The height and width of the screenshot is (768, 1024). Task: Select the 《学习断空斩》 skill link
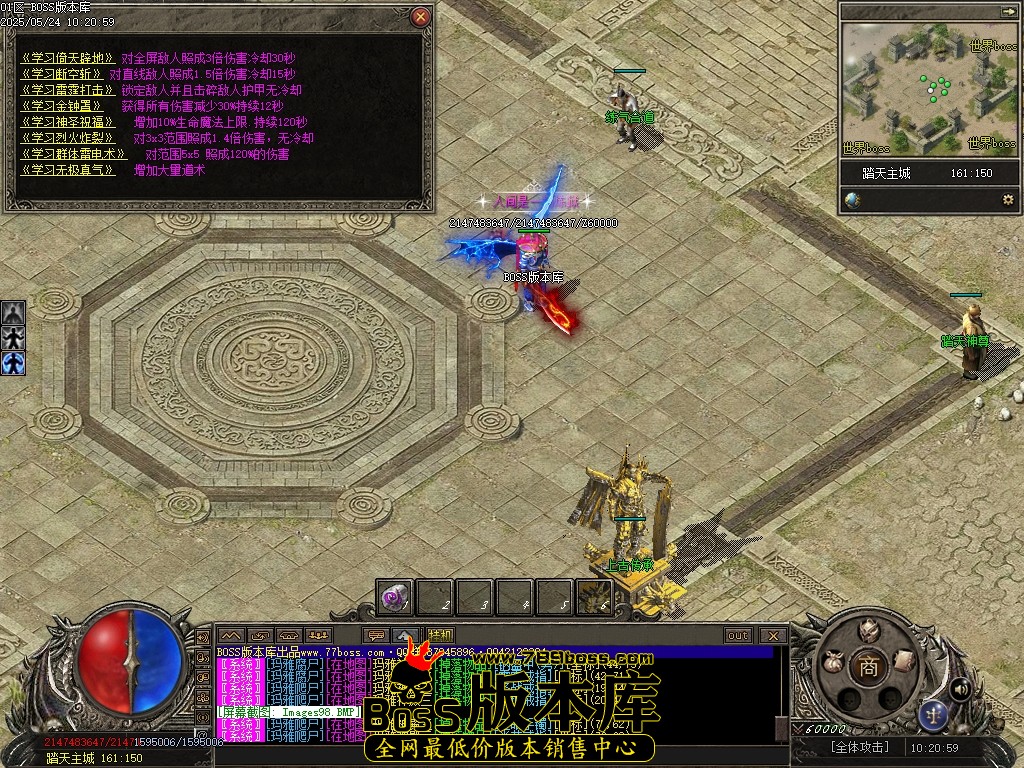pos(62,74)
